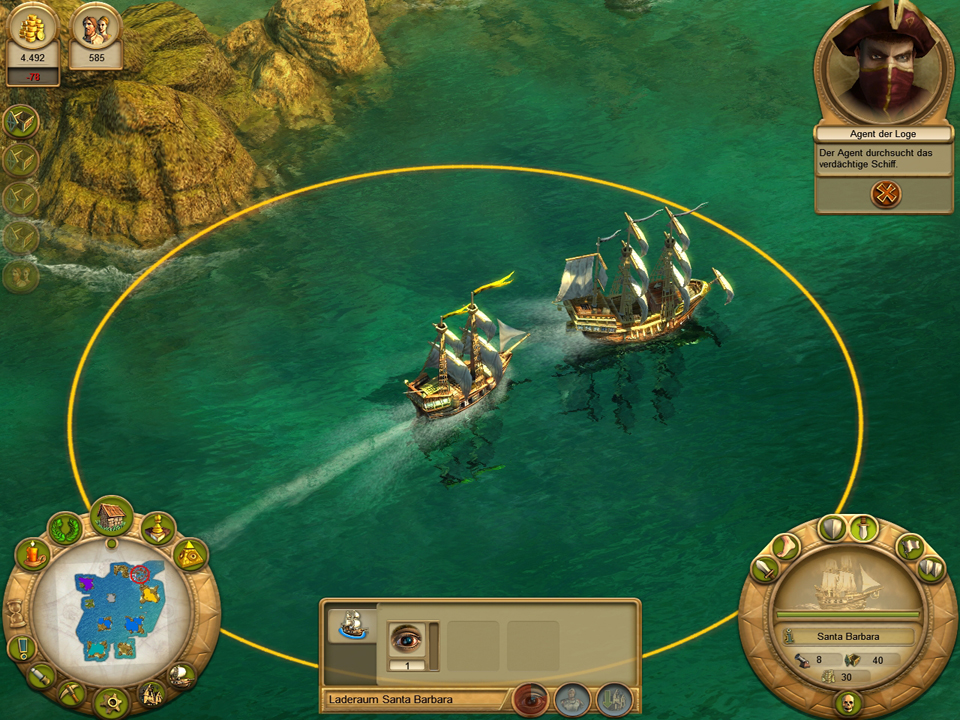Activate the red eye search button
The image size is (960, 720).
pyautogui.click(x=530, y=697)
